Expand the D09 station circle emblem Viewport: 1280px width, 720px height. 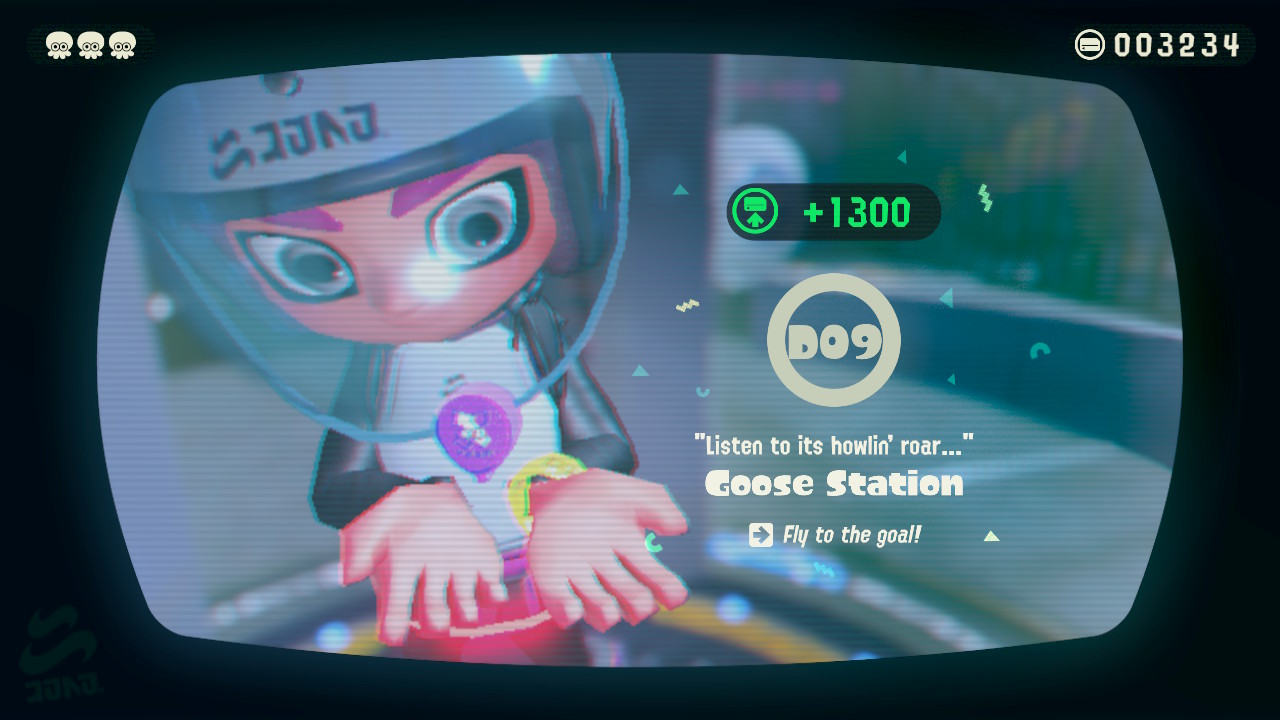tap(834, 340)
